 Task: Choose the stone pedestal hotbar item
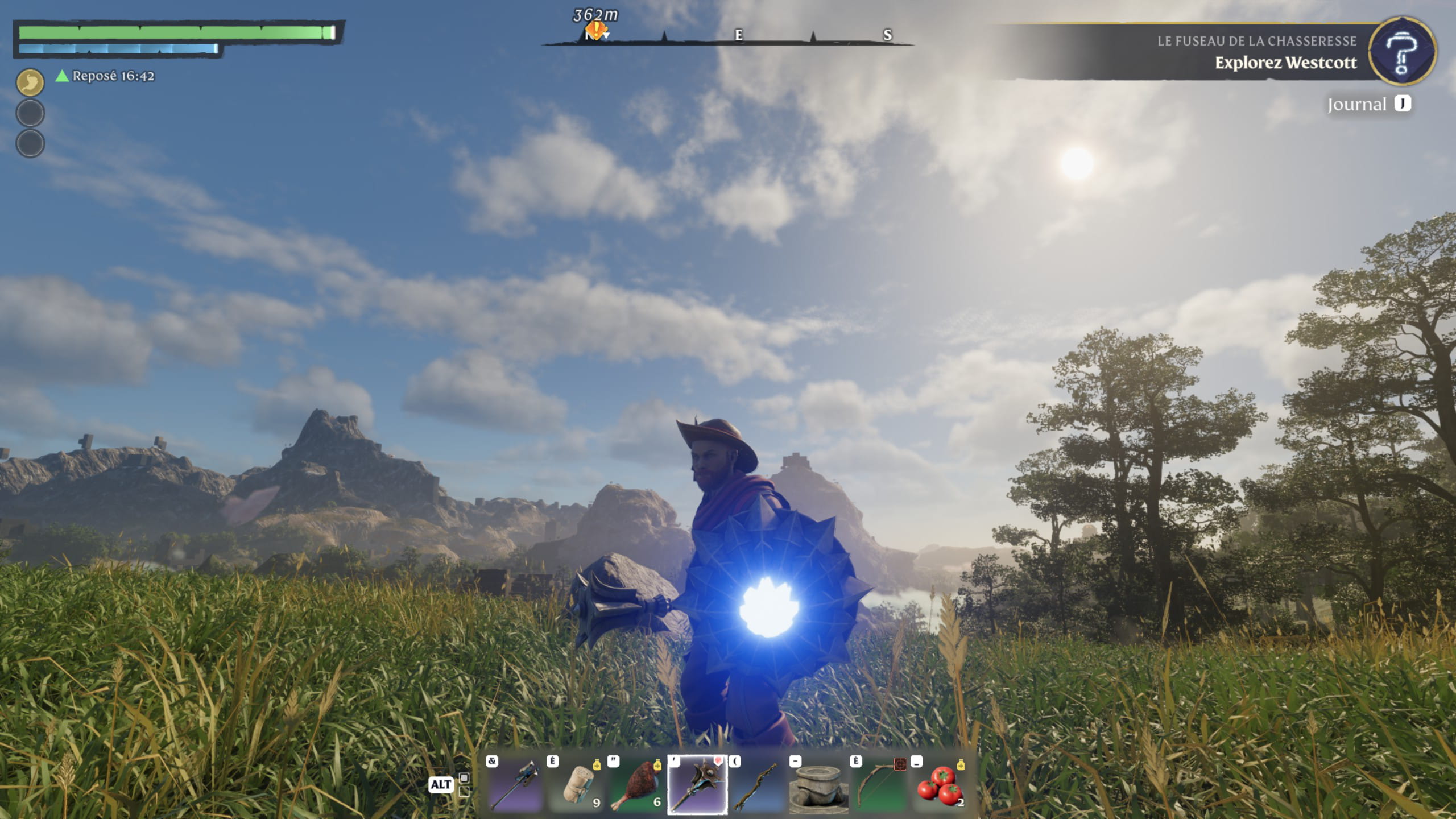818,785
